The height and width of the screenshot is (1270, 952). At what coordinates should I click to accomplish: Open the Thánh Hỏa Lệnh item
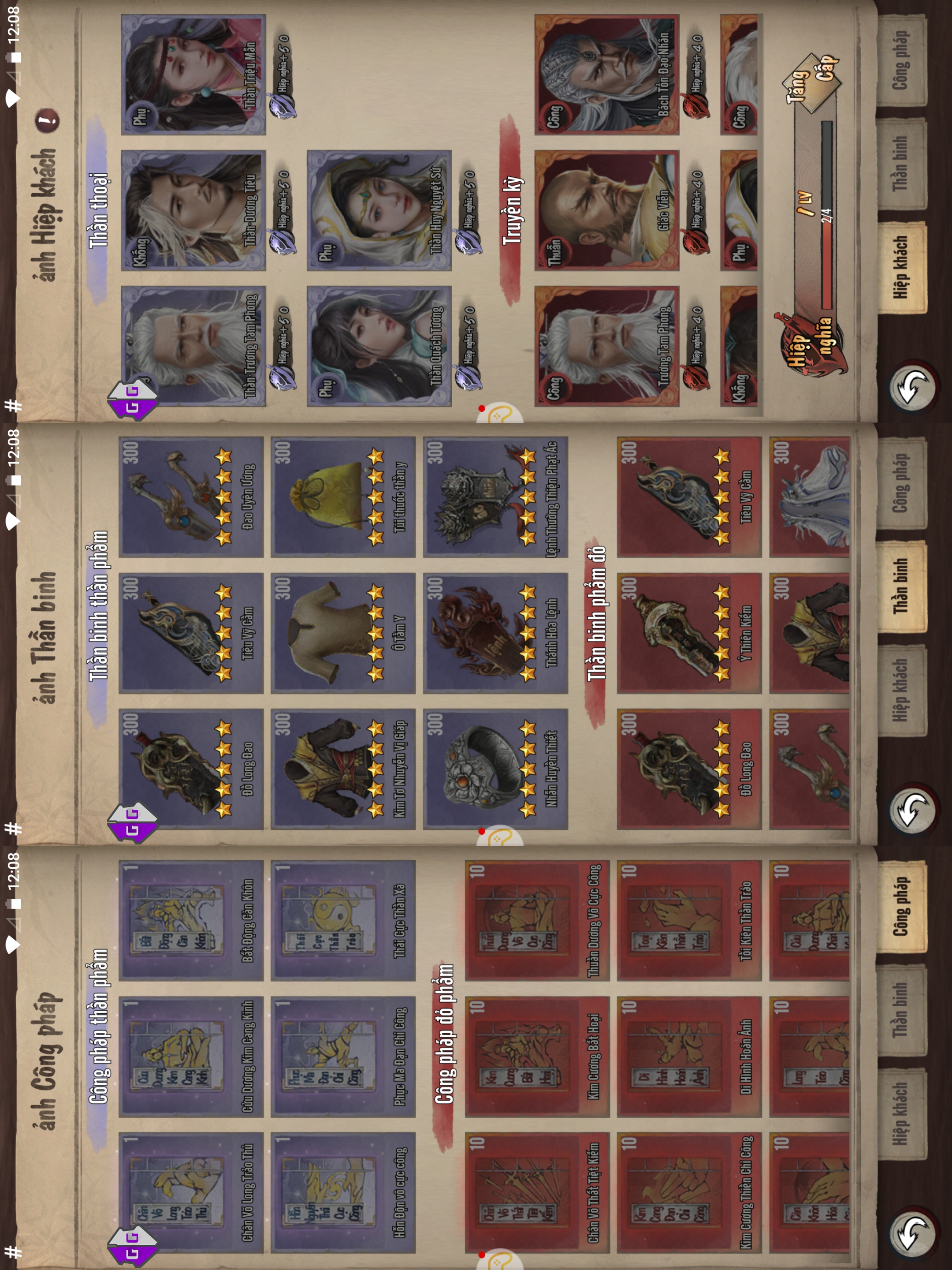tap(495, 633)
